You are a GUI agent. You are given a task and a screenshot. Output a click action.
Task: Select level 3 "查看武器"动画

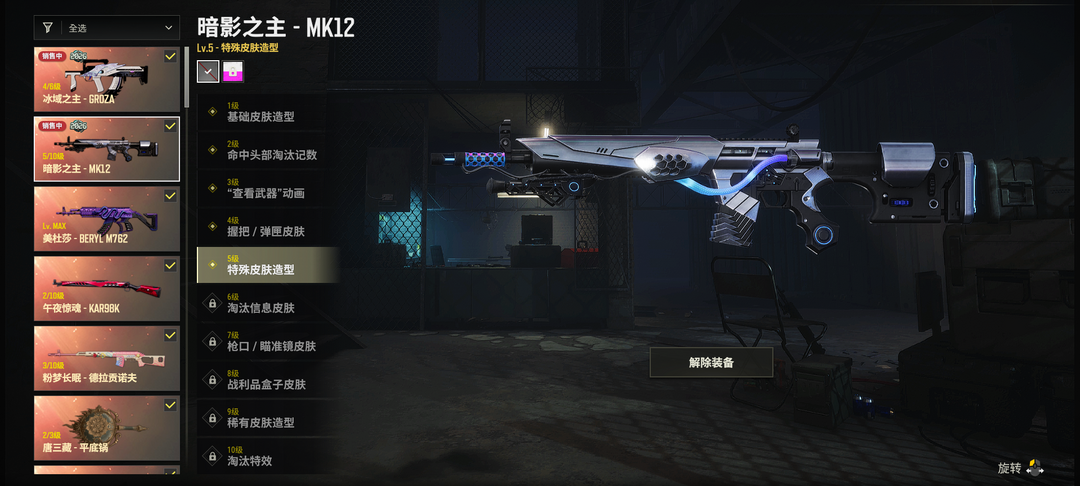click(267, 188)
